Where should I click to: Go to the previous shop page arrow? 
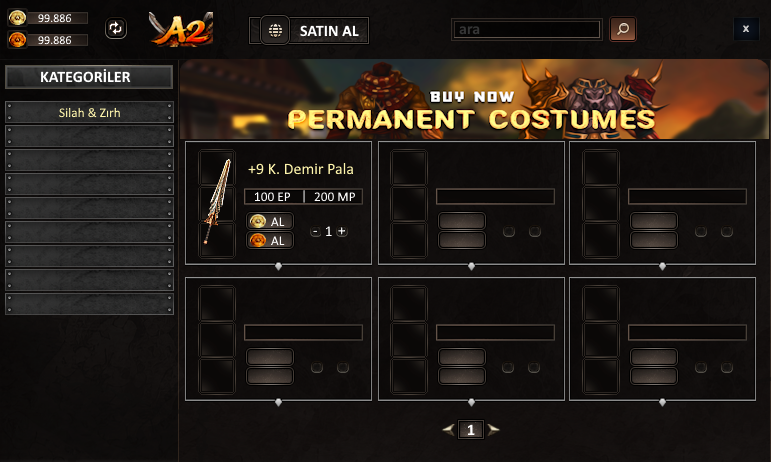pos(449,430)
